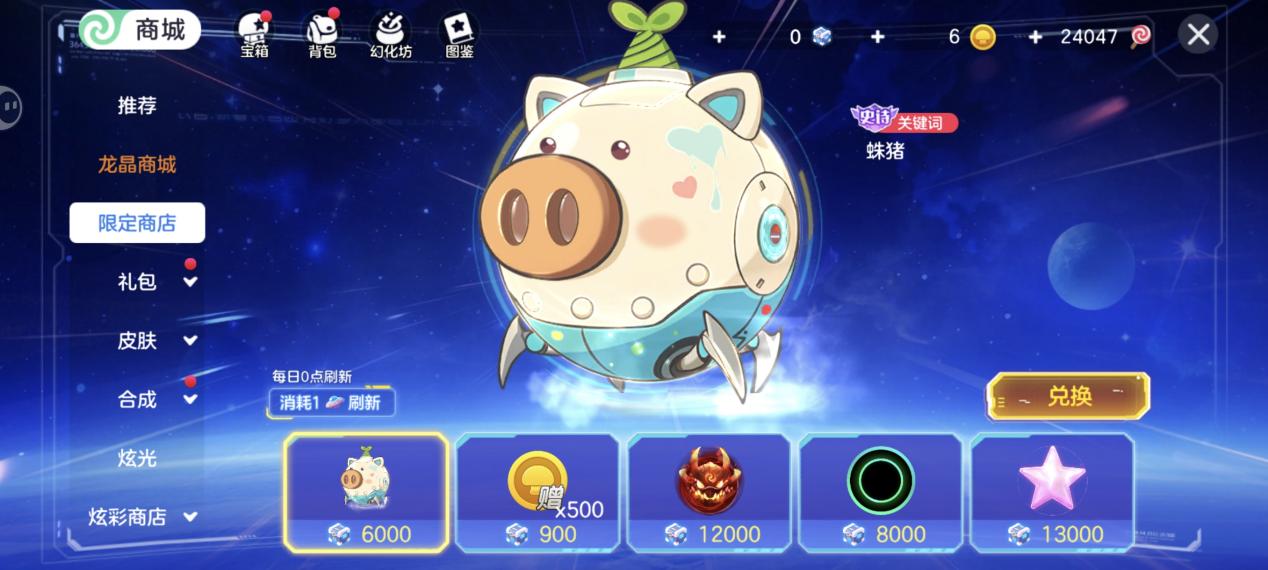Open the 幻化坊 workshop
1268x570 pixels.
(390, 34)
